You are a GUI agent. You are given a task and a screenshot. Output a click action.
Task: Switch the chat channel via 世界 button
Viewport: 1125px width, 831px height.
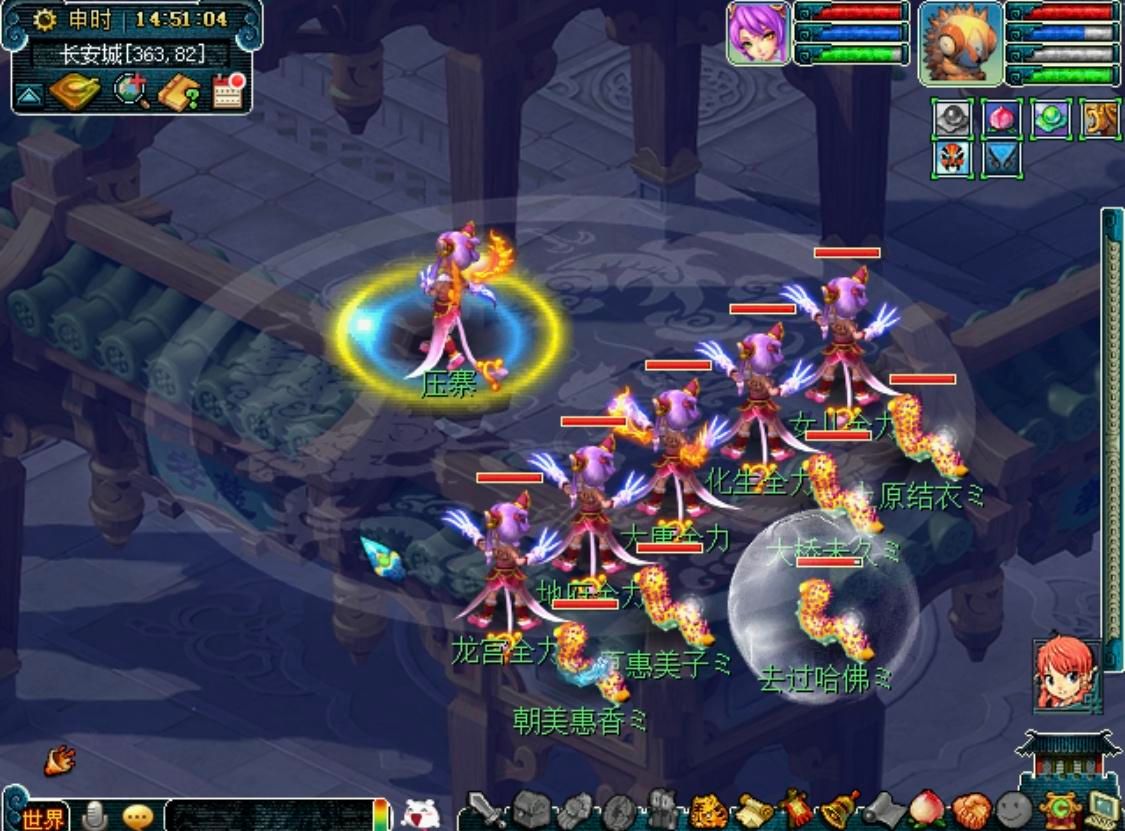[43, 816]
